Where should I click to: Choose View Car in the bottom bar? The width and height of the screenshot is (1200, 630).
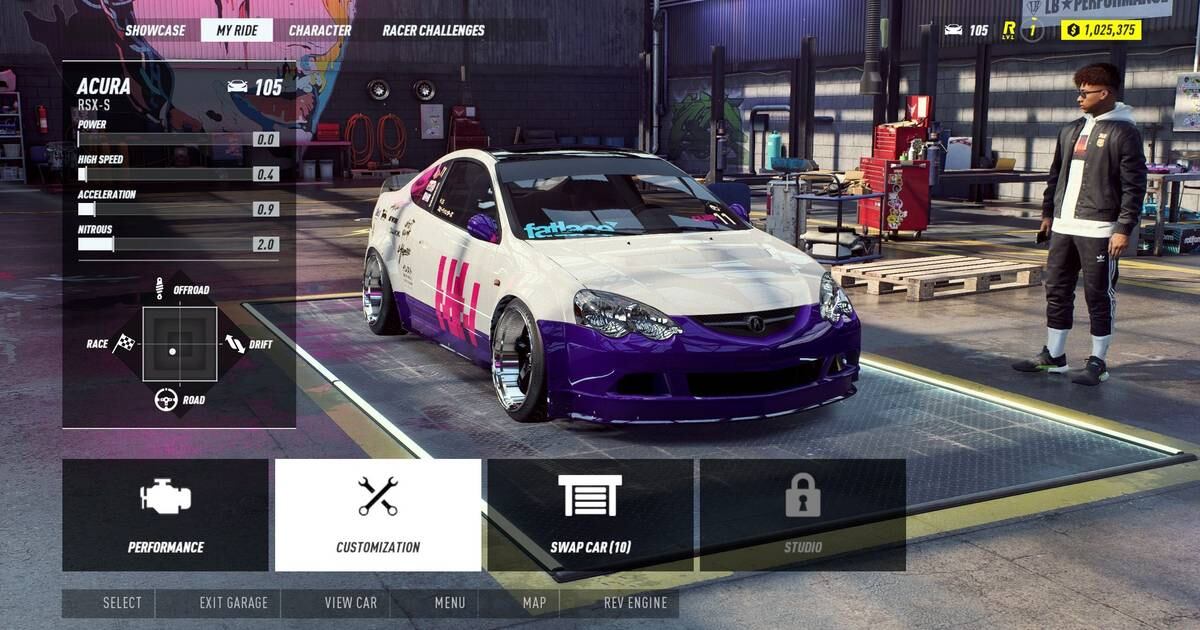351,603
